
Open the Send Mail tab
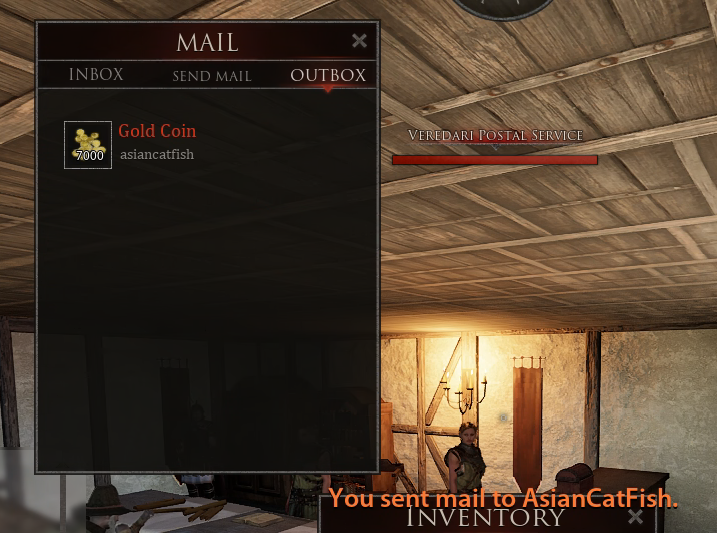(x=212, y=76)
